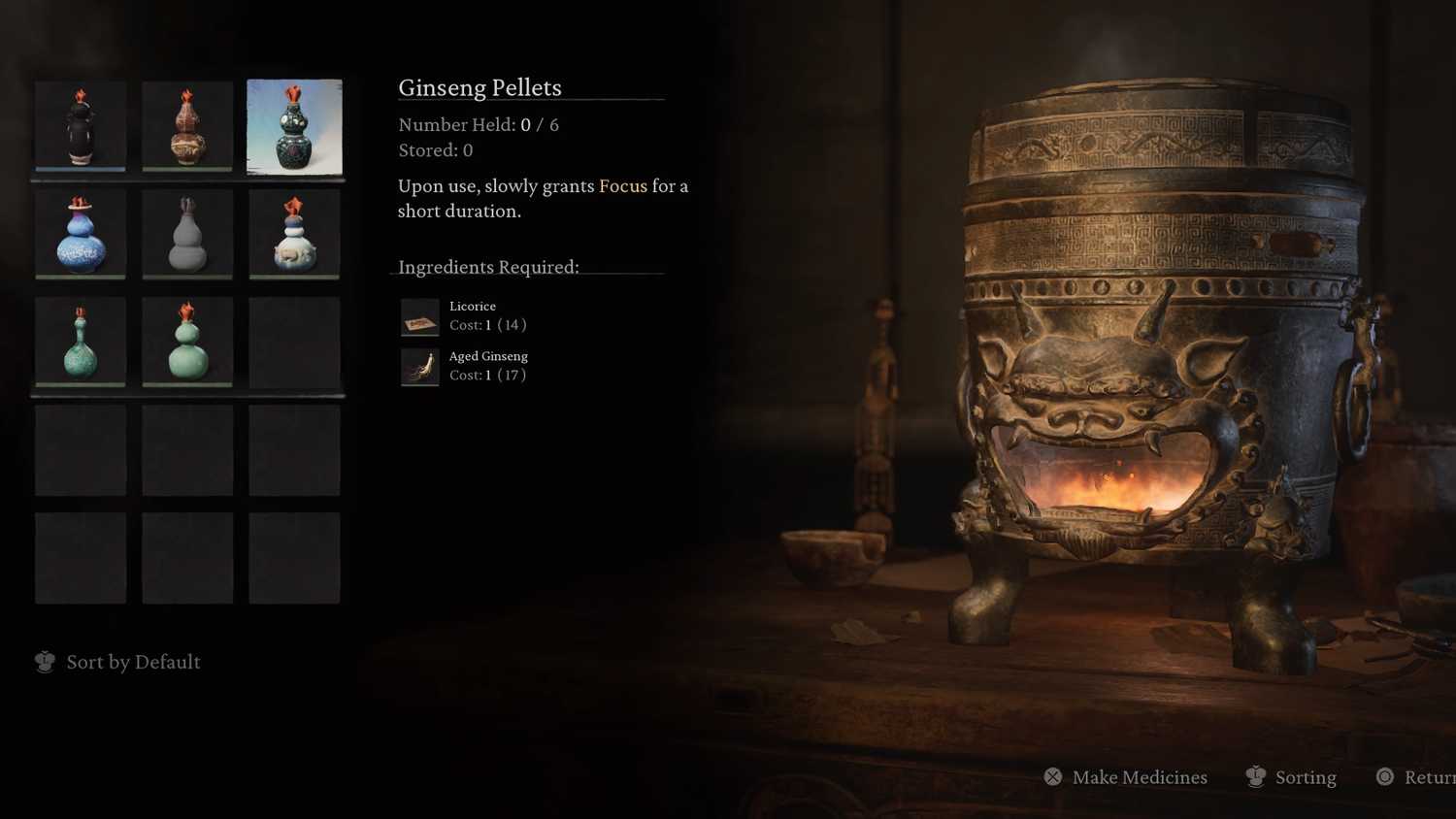Viewport: 1456px width, 819px height.
Task: Change the Sort by Default option
Action: [x=118, y=662]
